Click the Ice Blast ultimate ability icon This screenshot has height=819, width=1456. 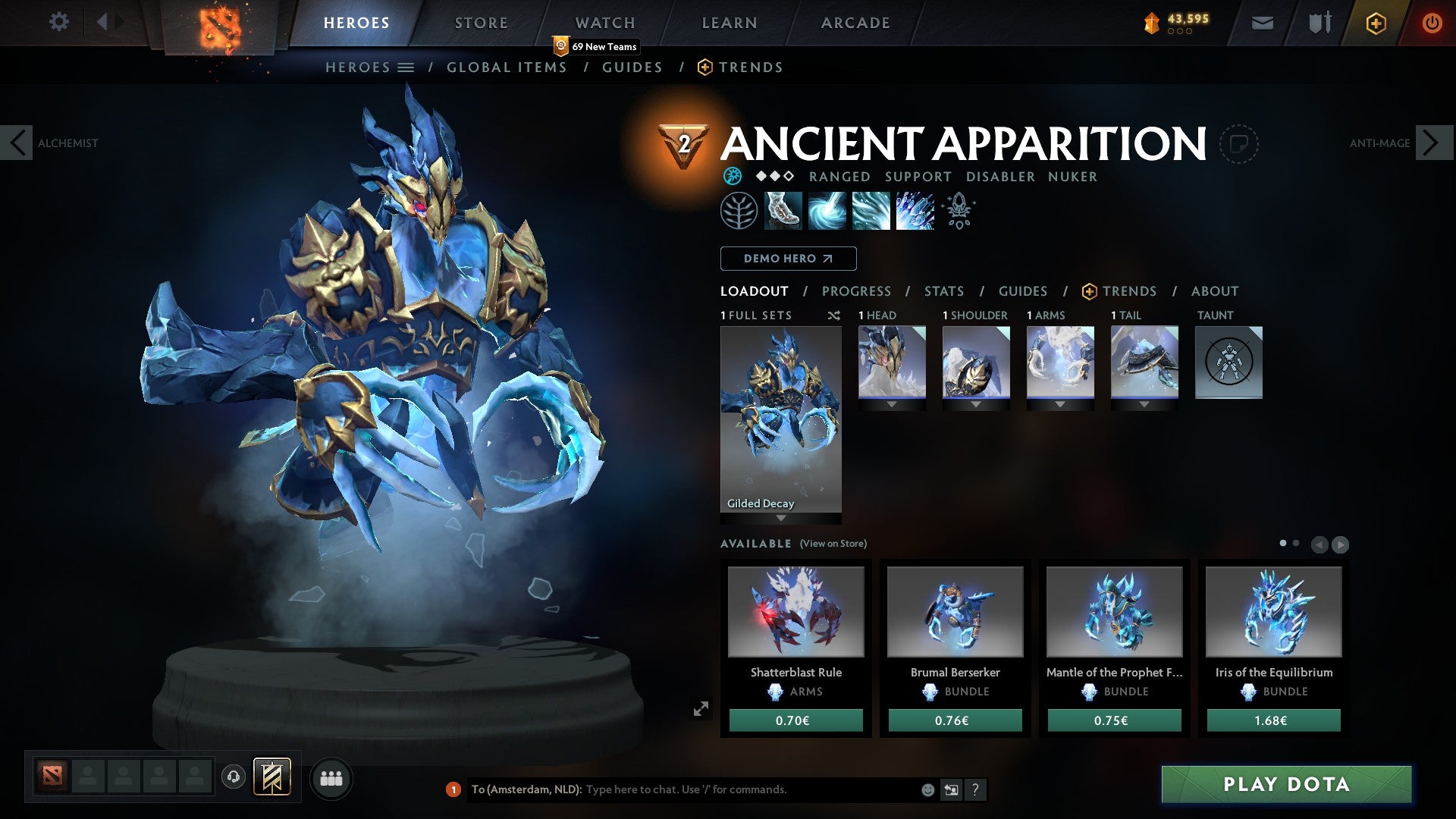(x=914, y=210)
